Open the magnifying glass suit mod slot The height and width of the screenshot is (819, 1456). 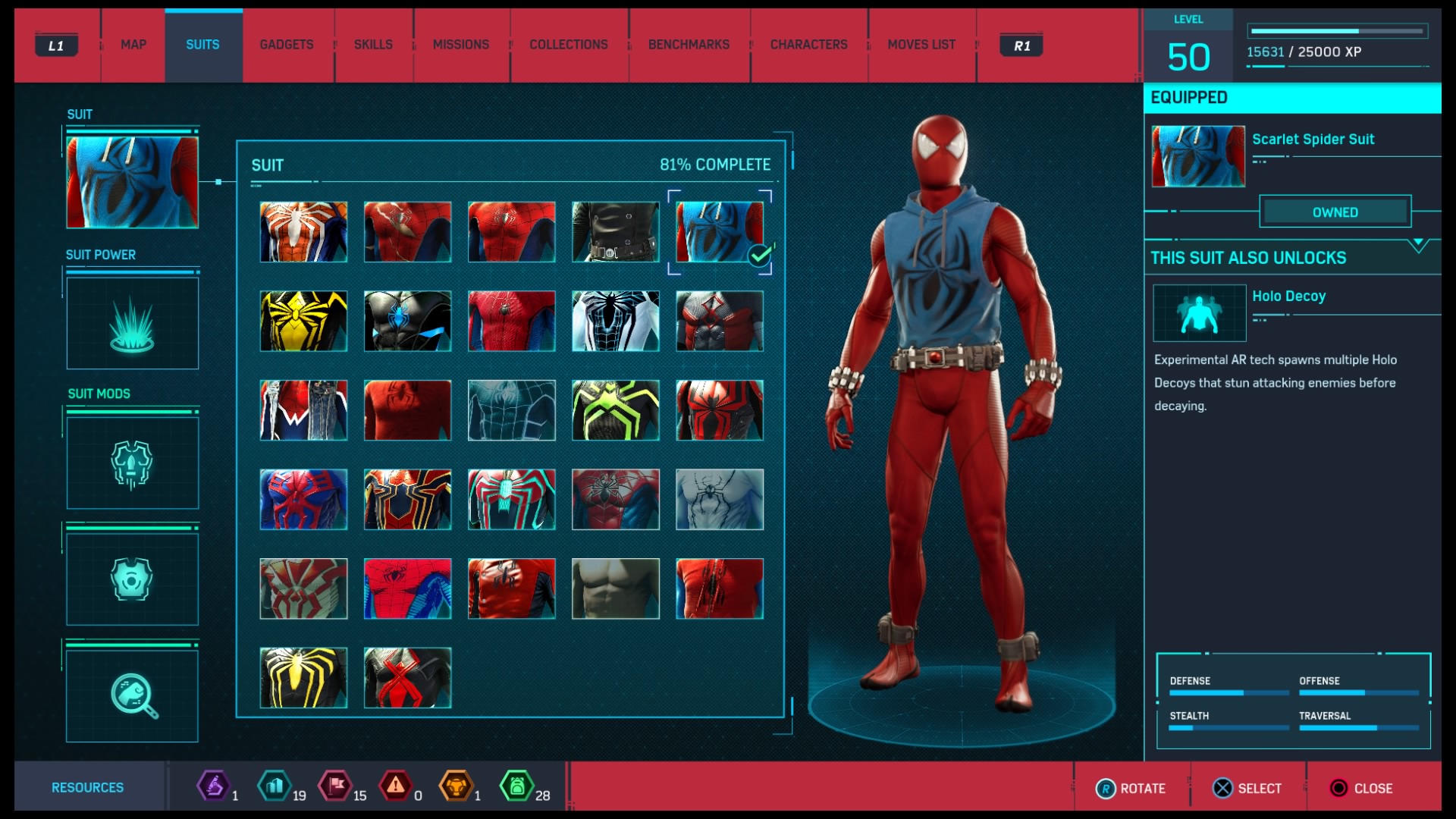tap(133, 695)
